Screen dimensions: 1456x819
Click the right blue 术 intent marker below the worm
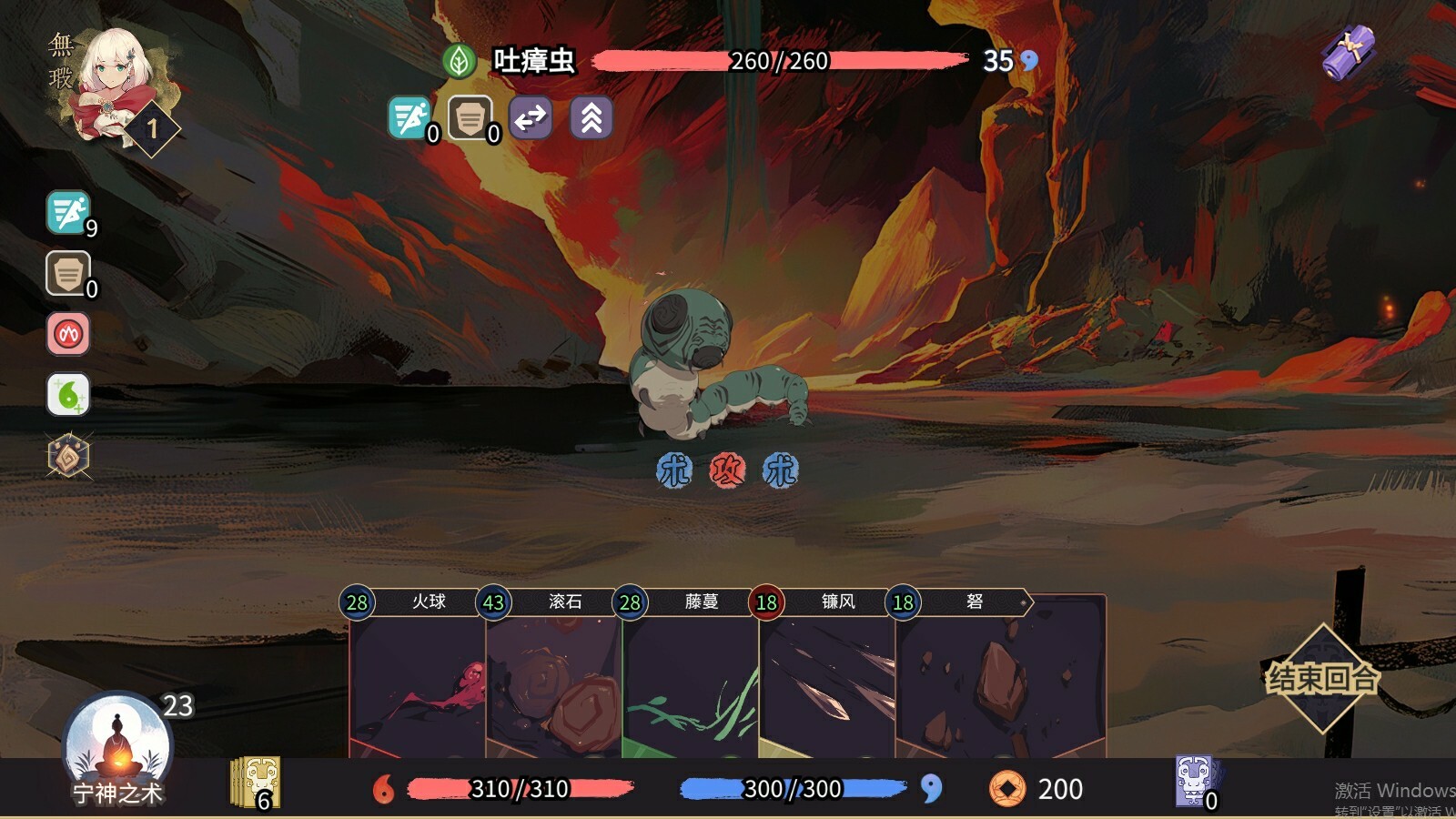[781, 470]
